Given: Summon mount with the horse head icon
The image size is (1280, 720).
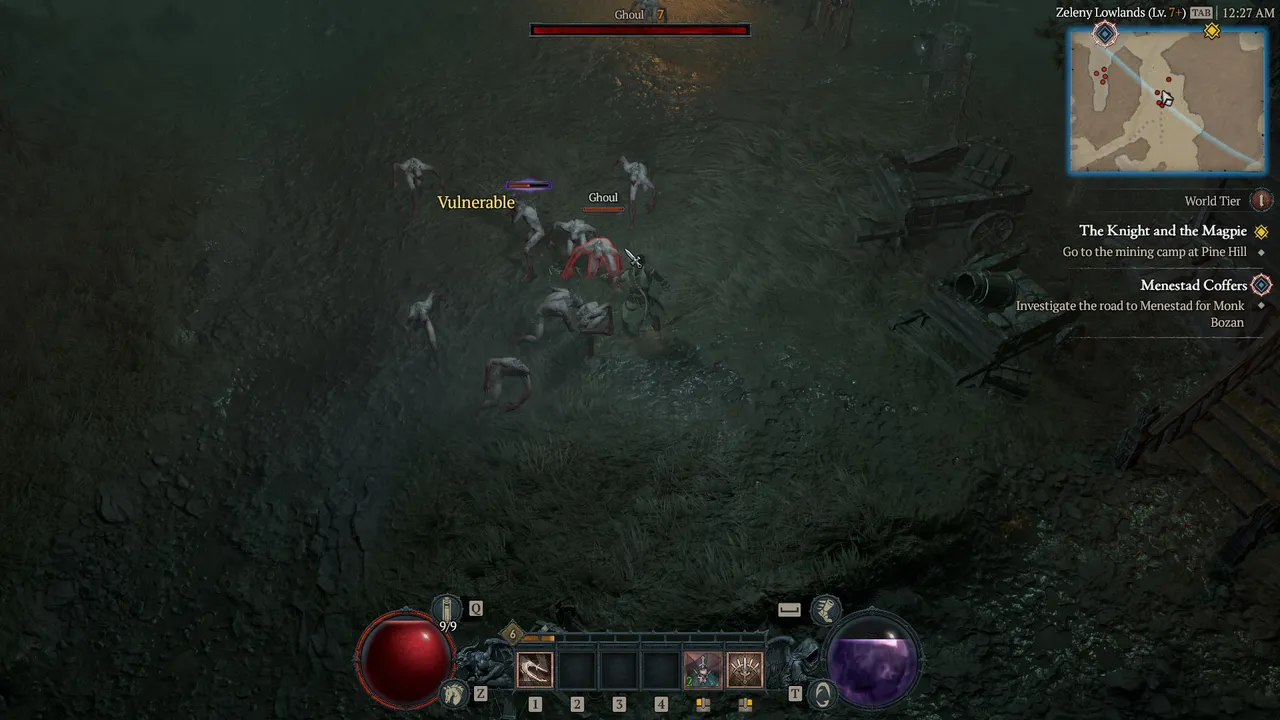Looking at the screenshot, I should pos(454,693).
